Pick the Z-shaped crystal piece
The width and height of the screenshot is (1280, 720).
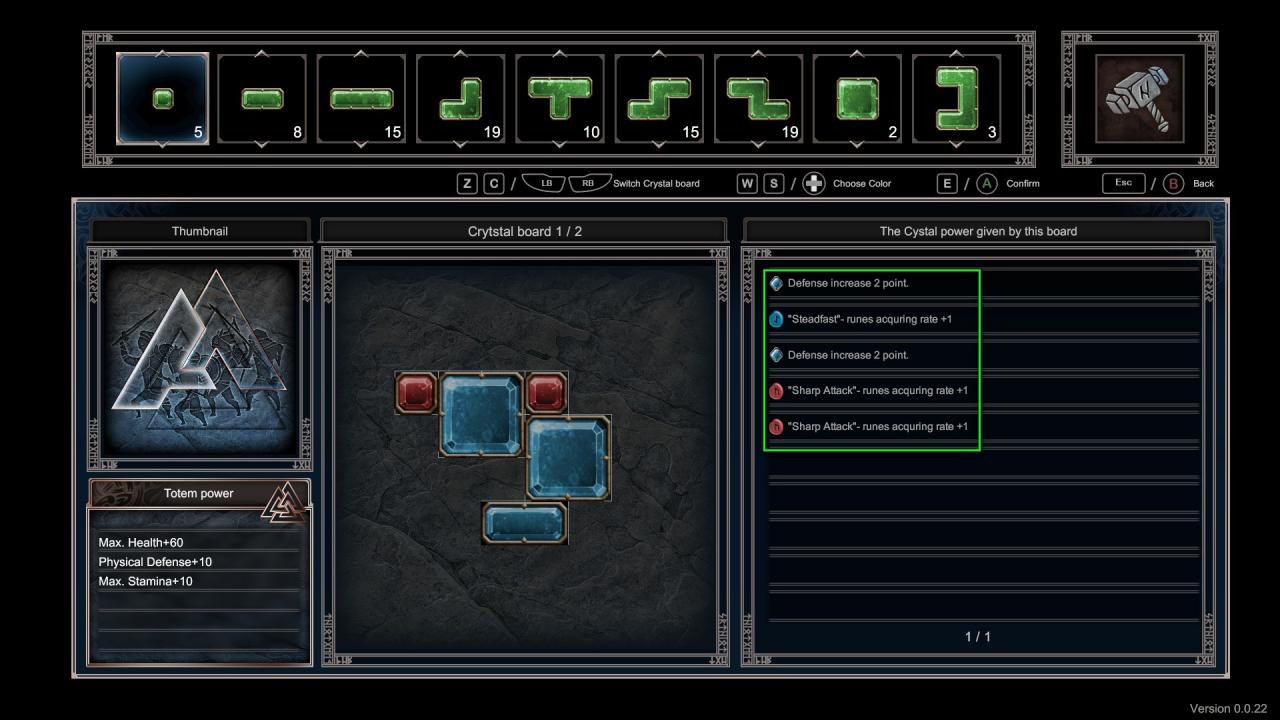[758, 98]
